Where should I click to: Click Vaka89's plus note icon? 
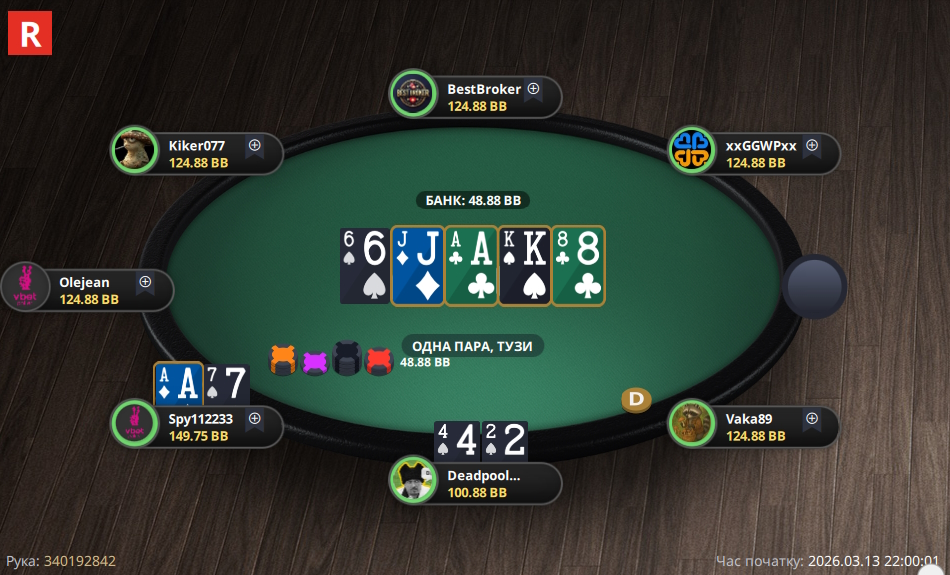[812, 419]
